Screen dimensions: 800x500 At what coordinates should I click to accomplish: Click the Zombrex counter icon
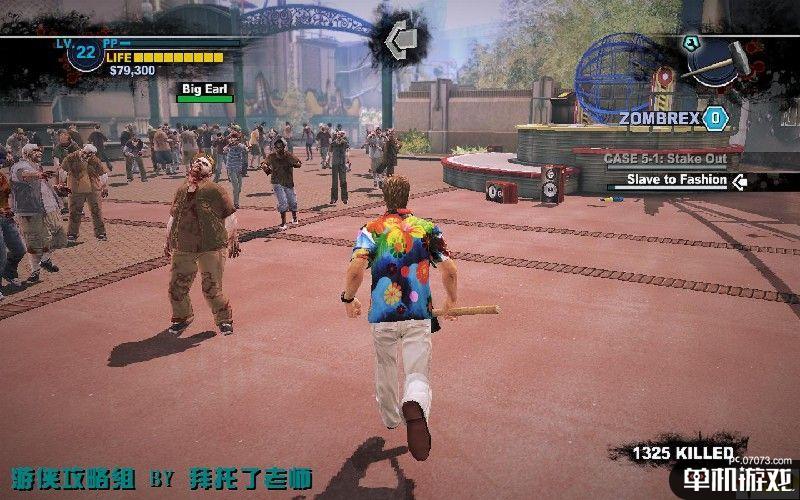[715, 119]
